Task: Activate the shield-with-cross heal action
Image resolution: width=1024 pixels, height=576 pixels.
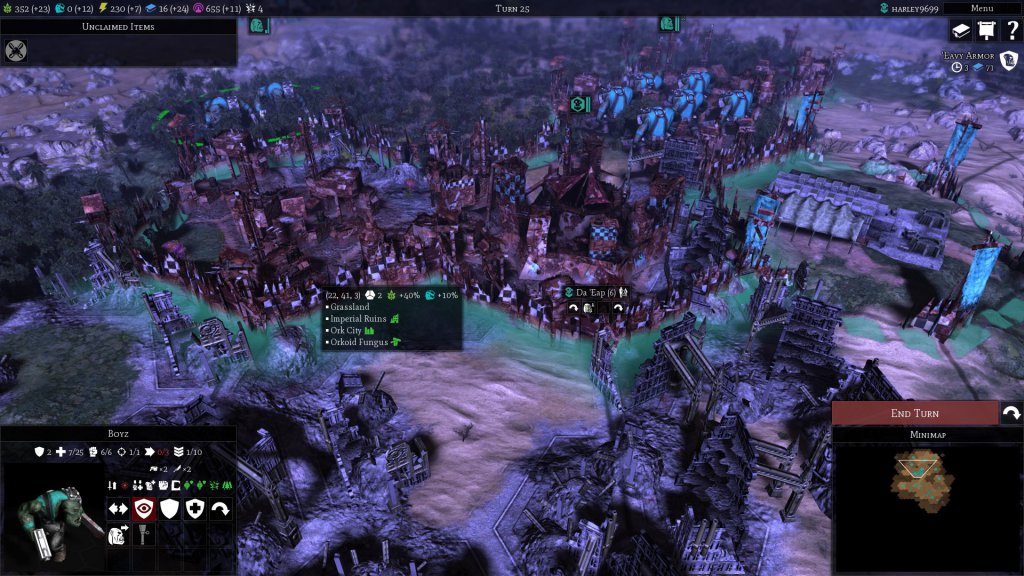Action: click(195, 509)
